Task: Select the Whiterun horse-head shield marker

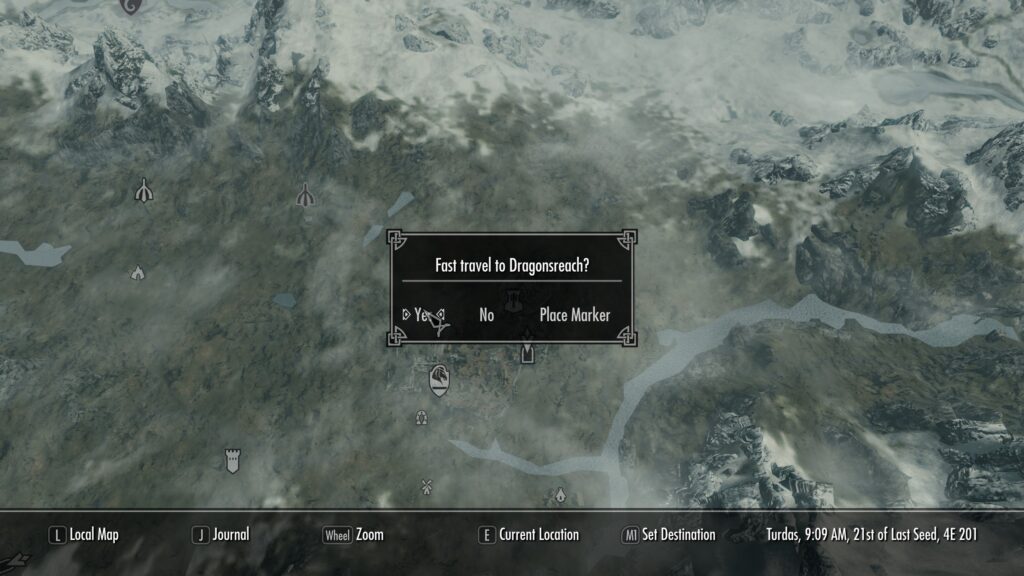Action: pyautogui.click(x=438, y=379)
